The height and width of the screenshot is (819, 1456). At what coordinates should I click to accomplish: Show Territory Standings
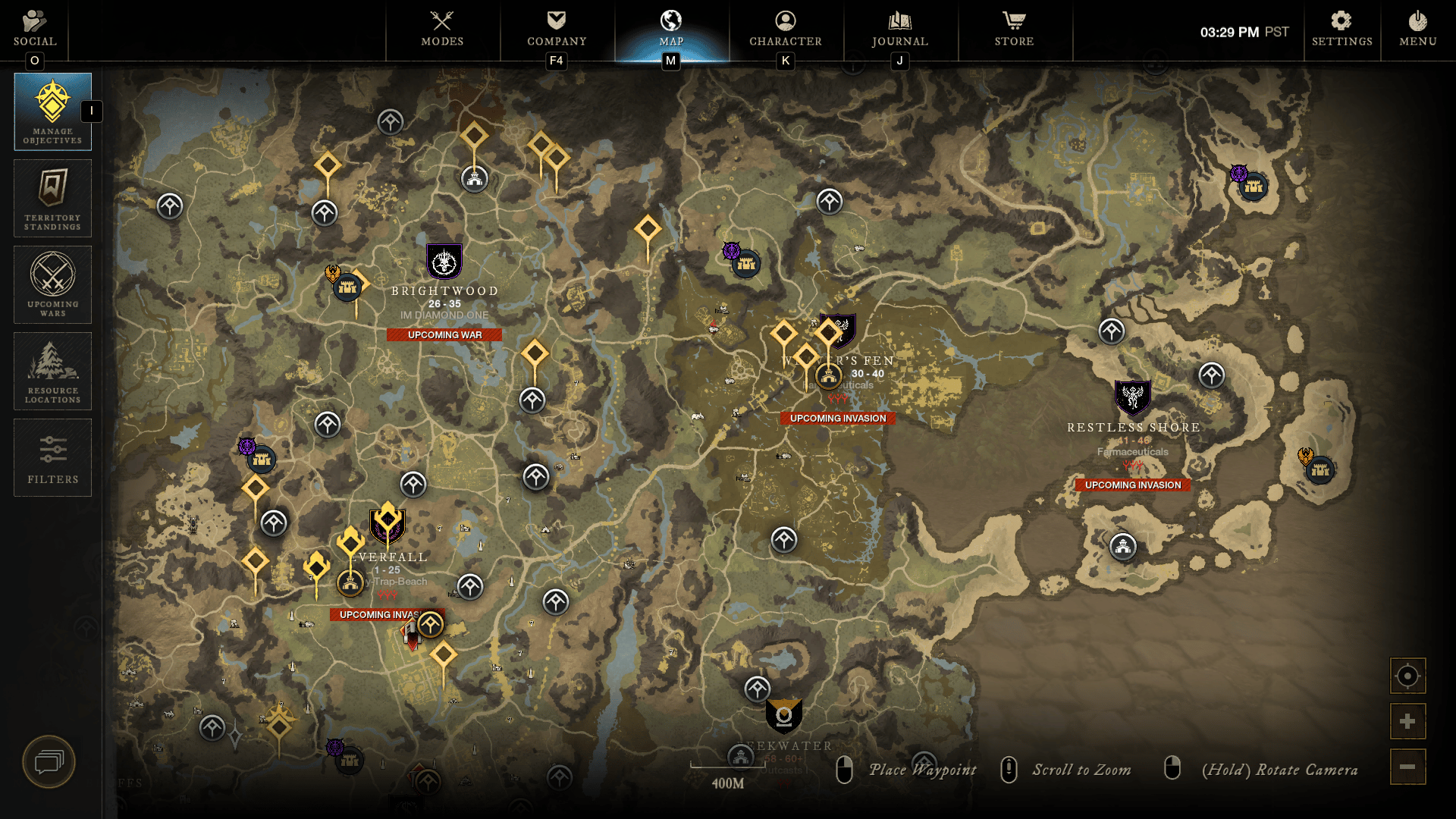coord(52,199)
